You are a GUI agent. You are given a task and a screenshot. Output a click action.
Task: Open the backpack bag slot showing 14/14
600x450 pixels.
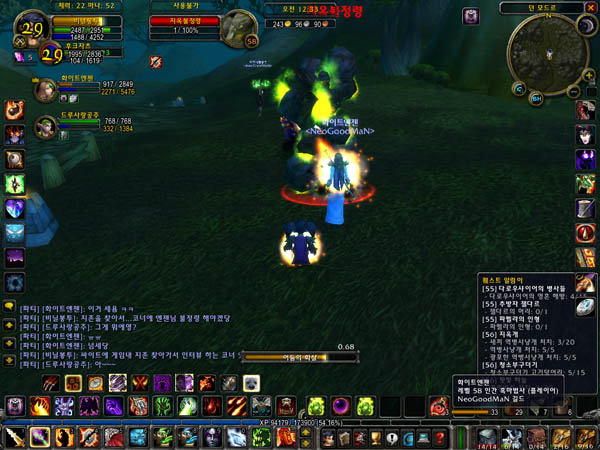point(487,437)
